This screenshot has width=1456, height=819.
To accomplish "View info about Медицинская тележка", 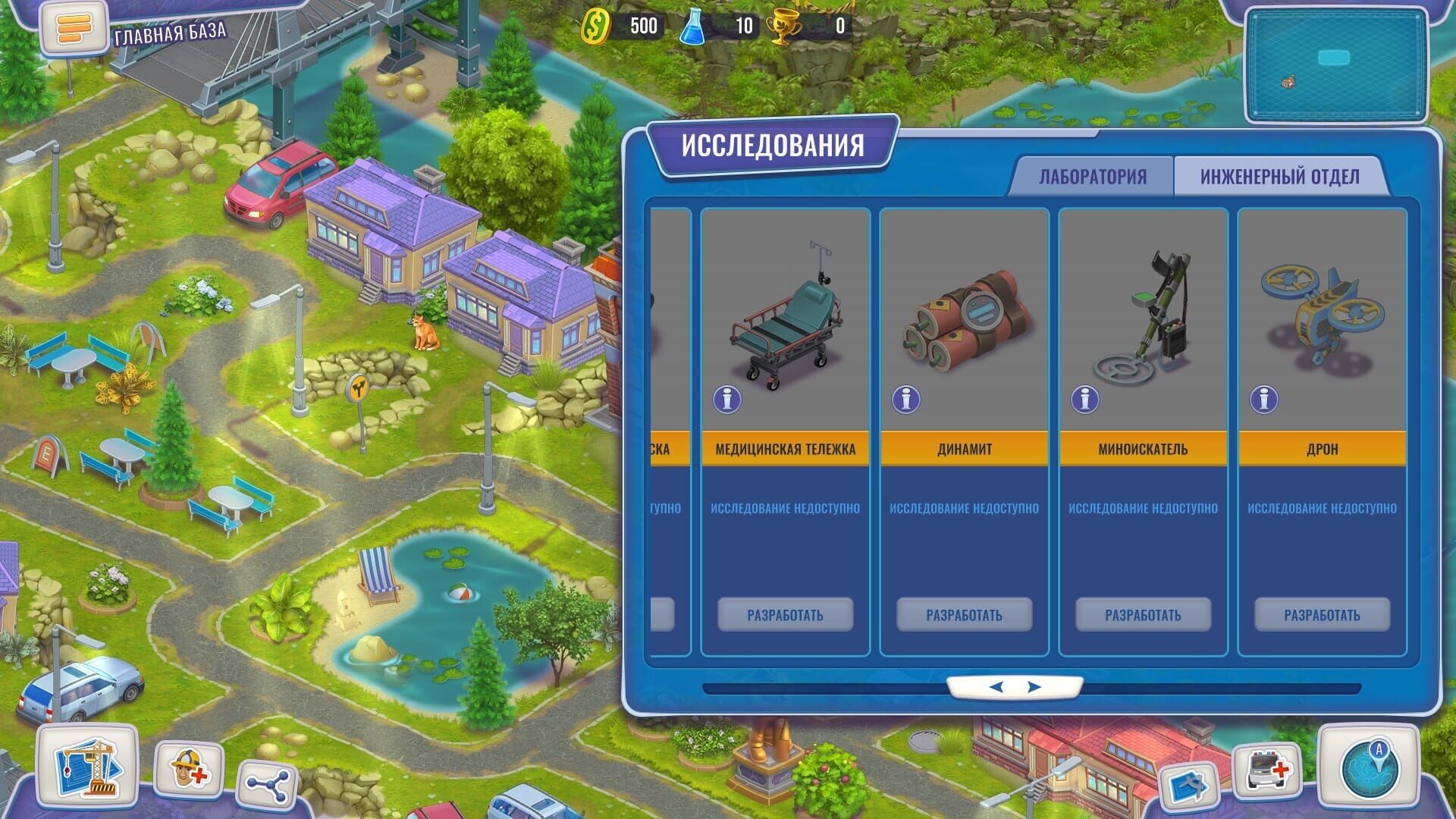I will click(x=729, y=400).
